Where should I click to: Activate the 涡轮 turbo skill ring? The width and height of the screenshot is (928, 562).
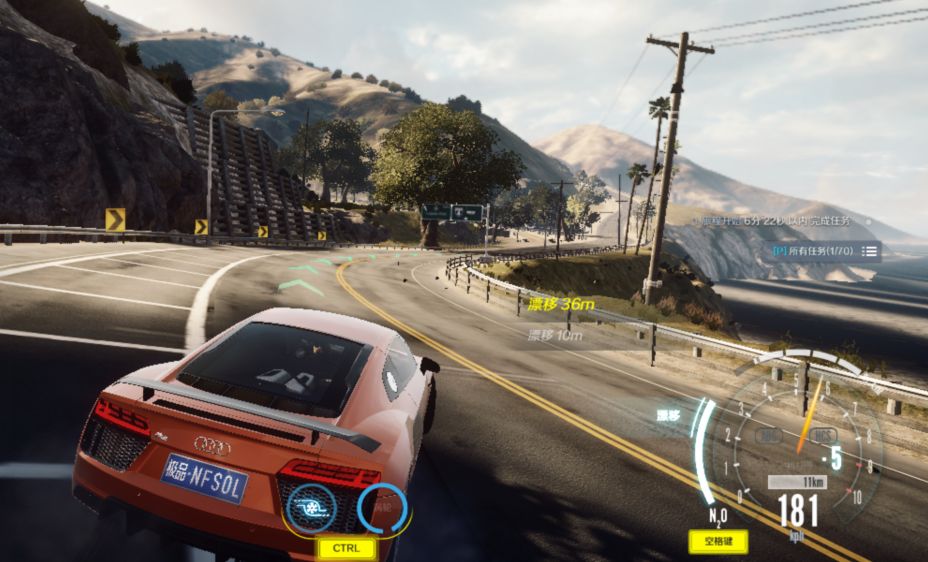(383, 508)
